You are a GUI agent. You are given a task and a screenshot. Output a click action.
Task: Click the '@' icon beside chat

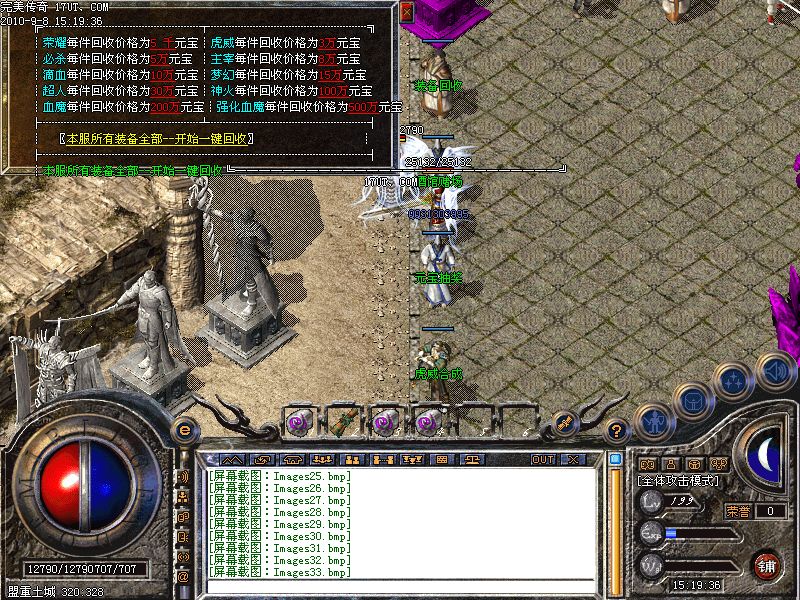[183, 577]
